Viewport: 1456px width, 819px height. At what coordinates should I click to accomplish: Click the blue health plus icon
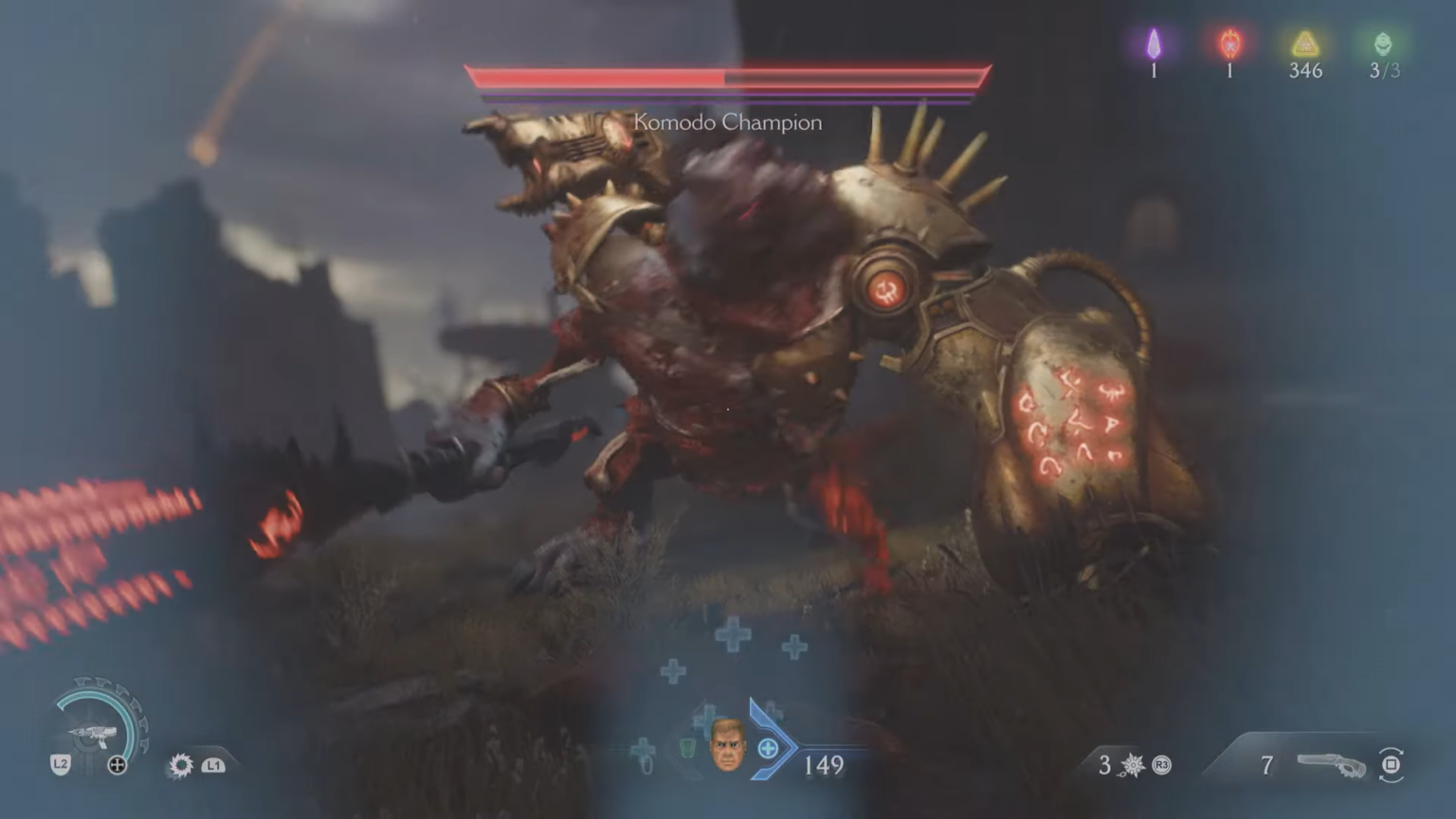(766, 748)
